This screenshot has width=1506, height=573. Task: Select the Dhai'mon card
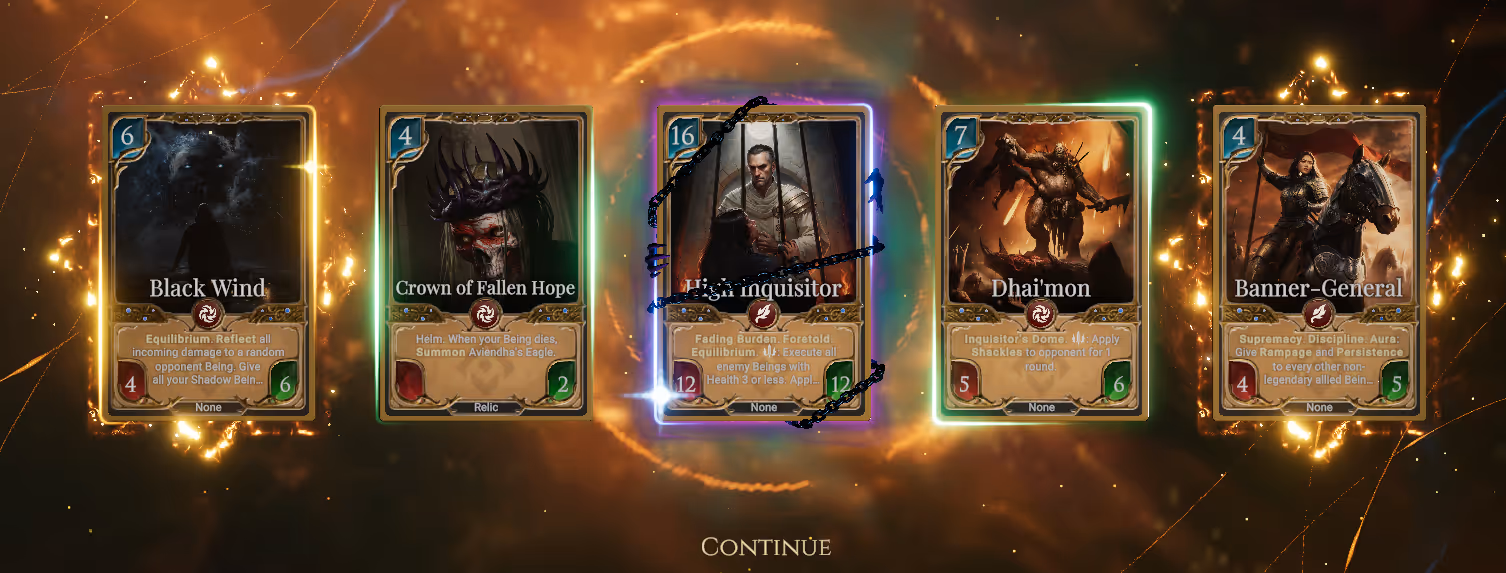pyautogui.click(x=1041, y=262)
